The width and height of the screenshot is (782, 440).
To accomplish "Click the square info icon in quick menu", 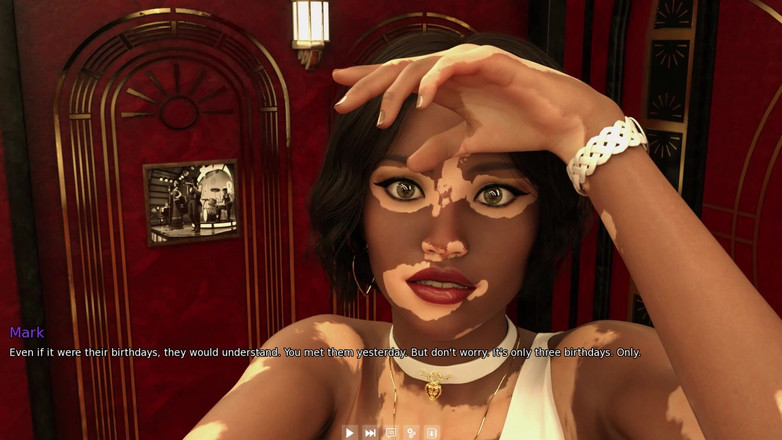I will pyautogui.click(x=432, y=433).
